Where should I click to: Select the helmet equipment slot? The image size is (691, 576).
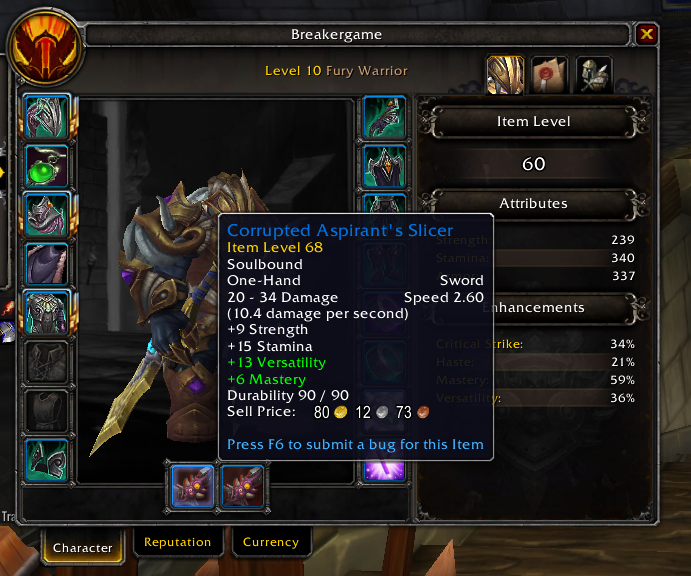click(46, 116)
